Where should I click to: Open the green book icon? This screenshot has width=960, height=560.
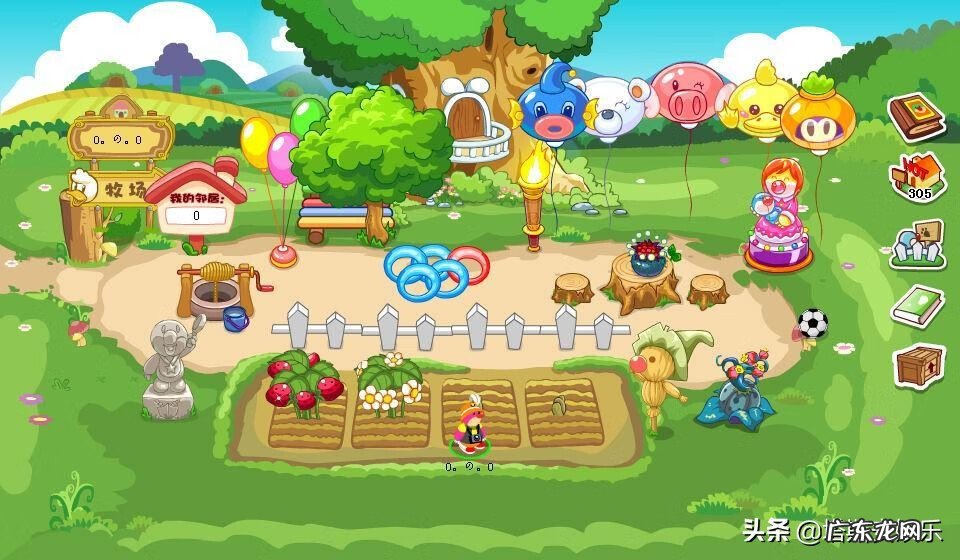[x=918, y=304]
